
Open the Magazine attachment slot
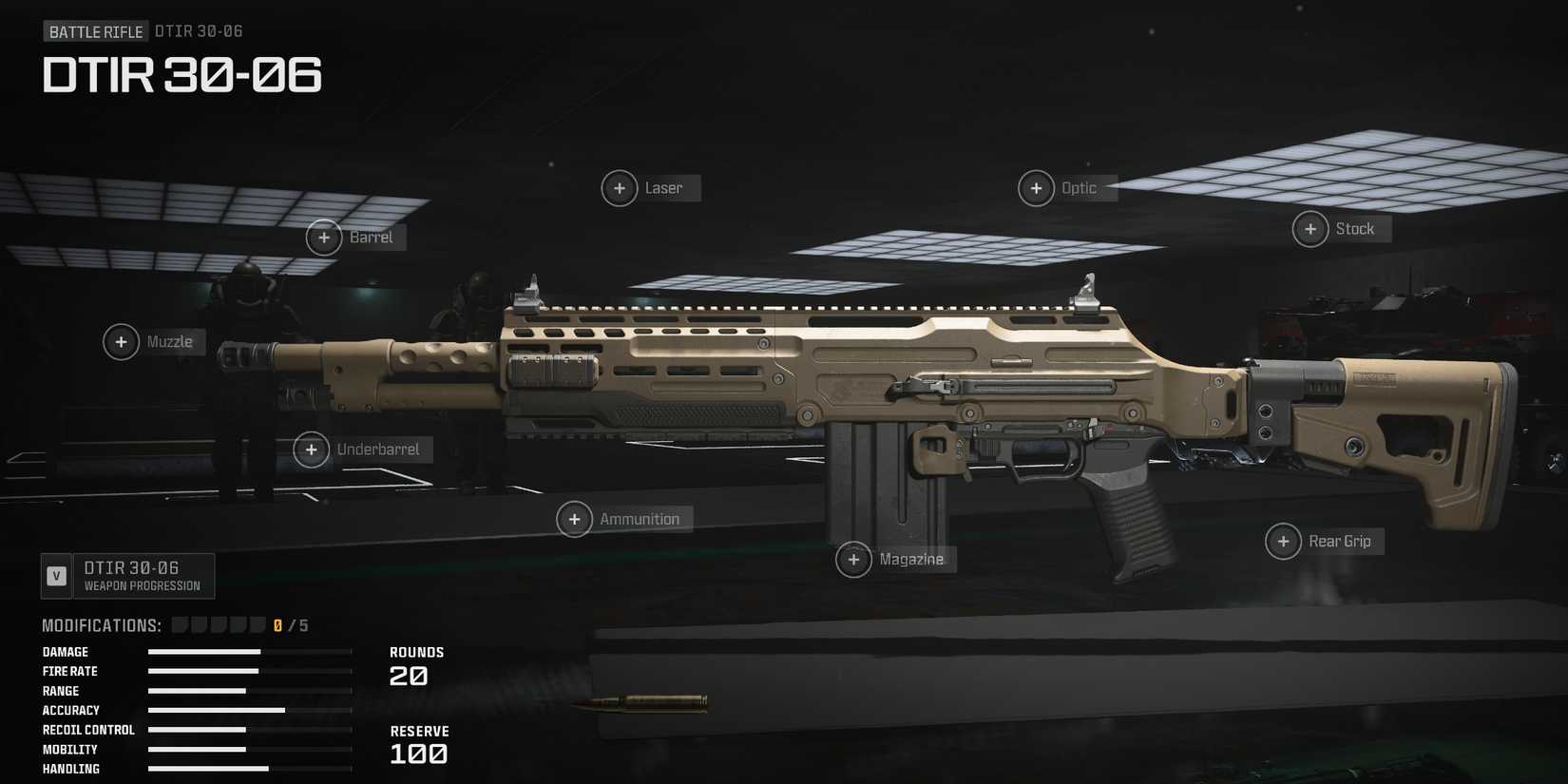click(x=852, y=559)
